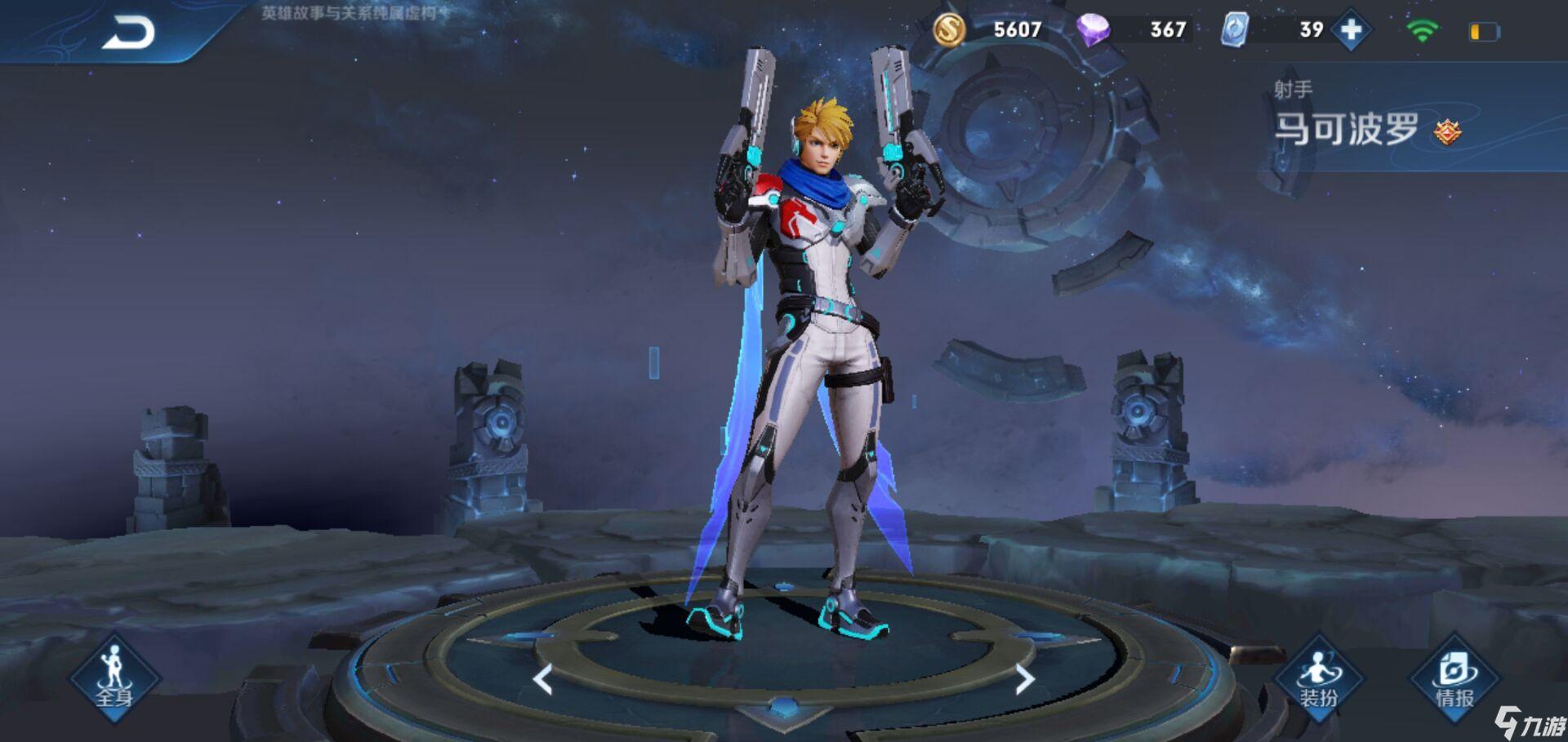
Task: Open the 装扮 outfit menu
Action: tap(1318, 679)
